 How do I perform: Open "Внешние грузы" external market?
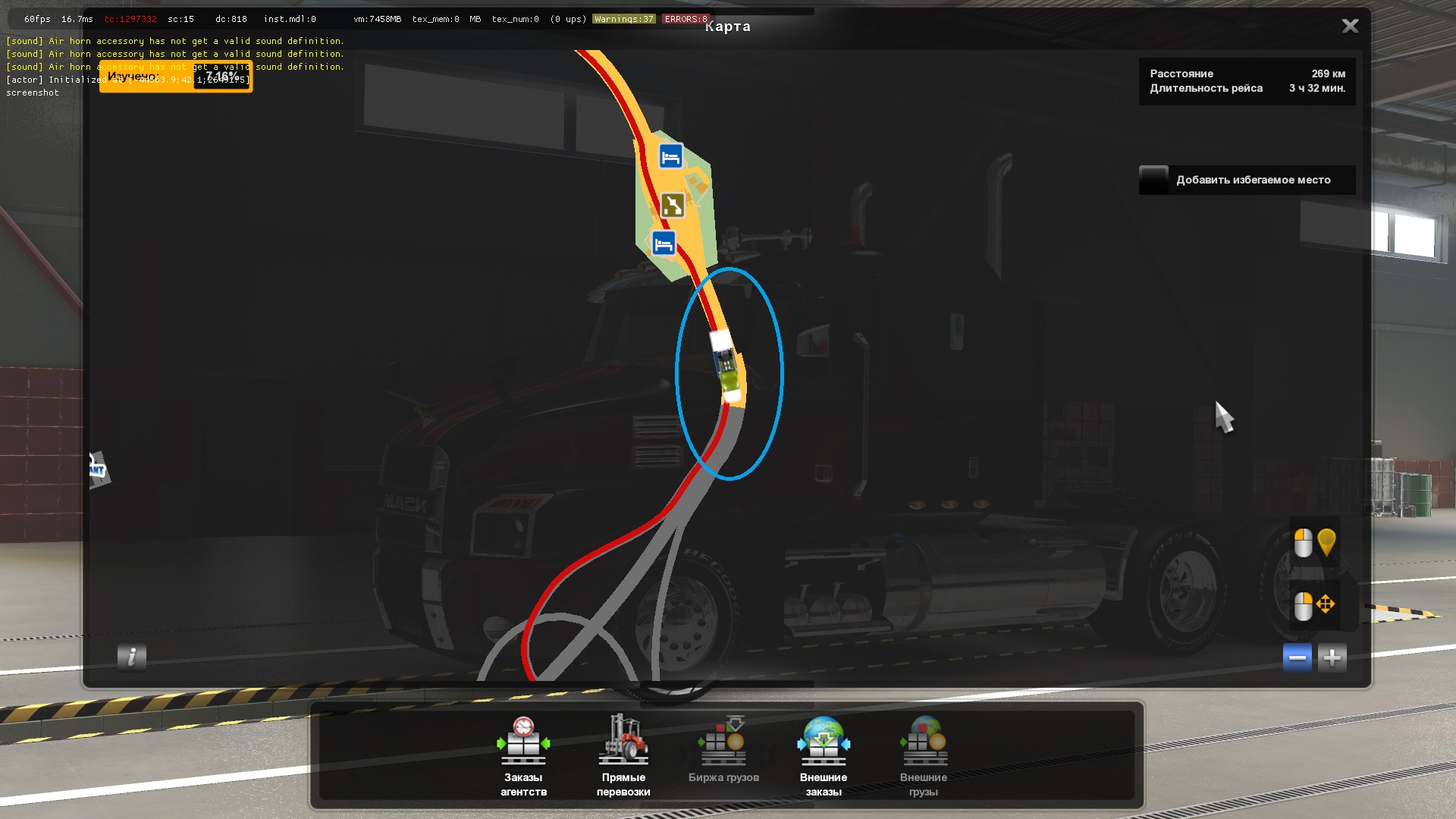point(924,755)
